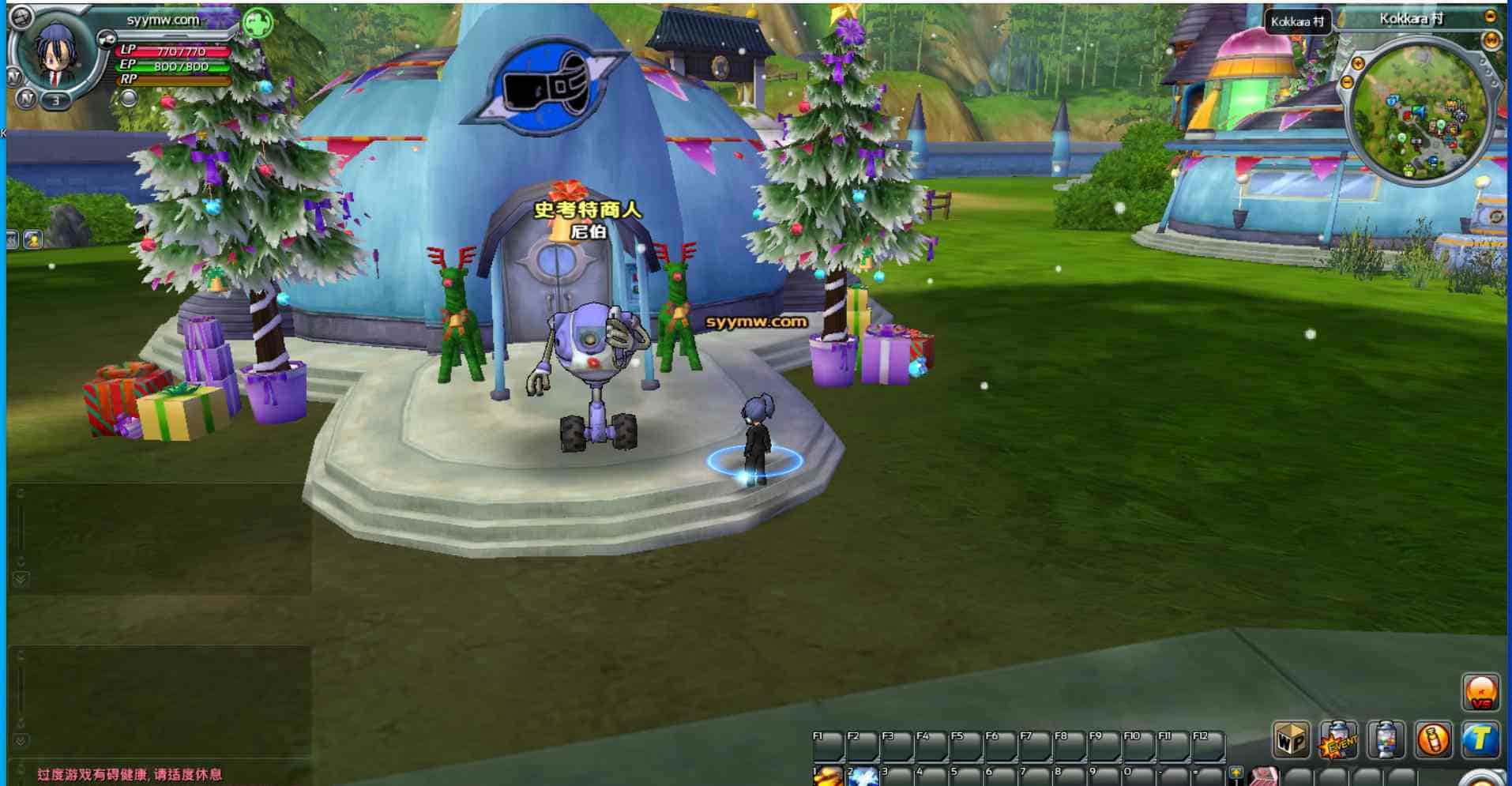The width and height of the screenshot is (1512, 786).
Task: Click the yellow figure icon on left edge
Action: (33, 239)
